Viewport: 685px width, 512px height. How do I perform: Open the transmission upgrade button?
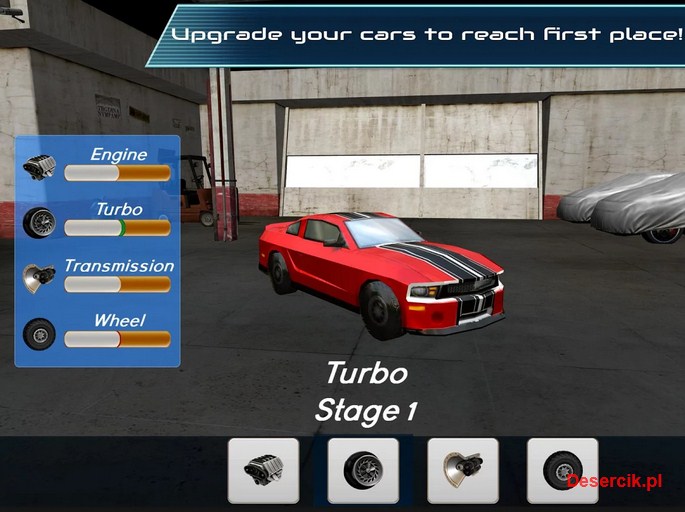point(462,470)
